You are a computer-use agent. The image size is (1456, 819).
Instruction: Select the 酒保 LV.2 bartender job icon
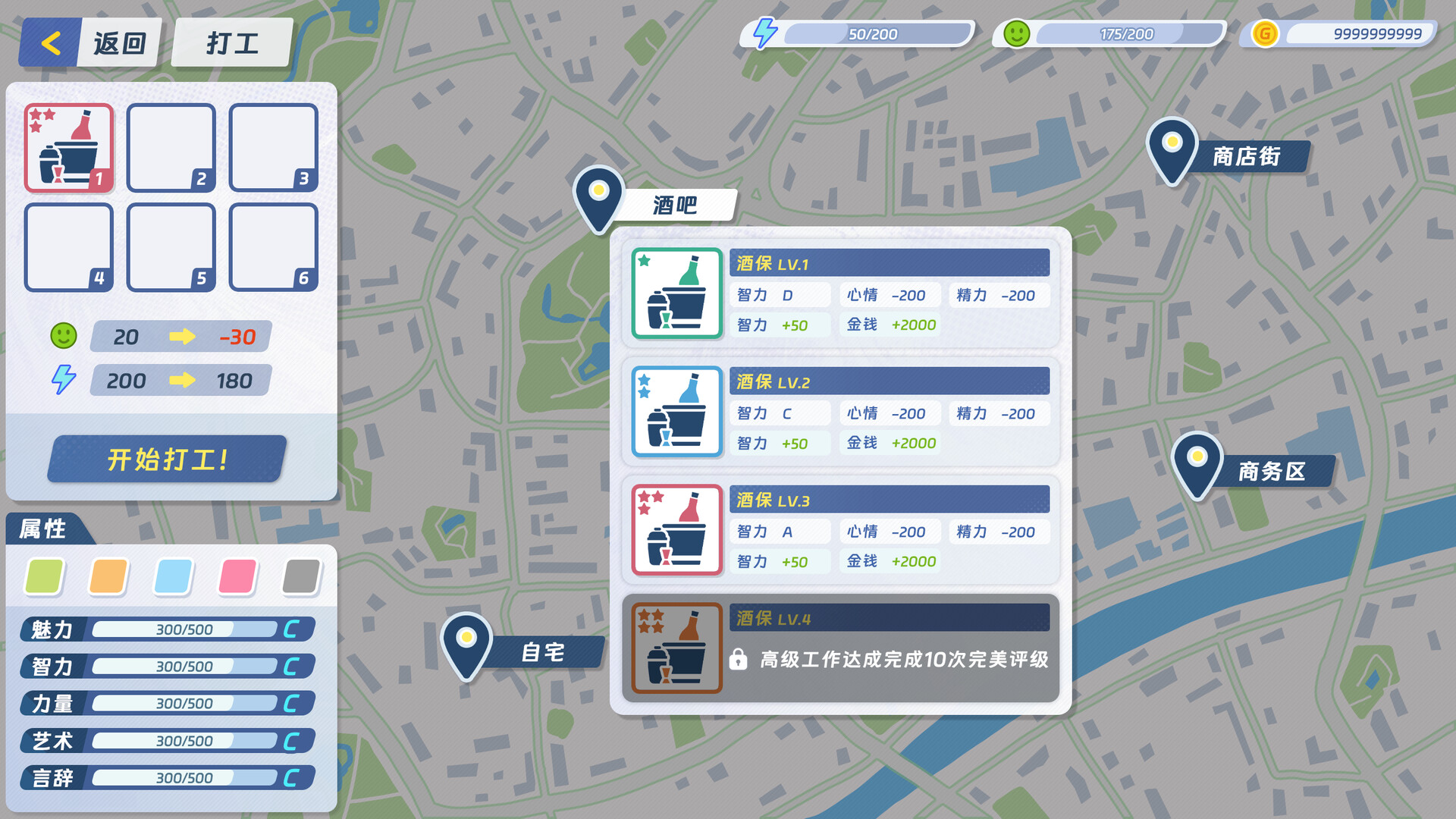coord(675,412)
